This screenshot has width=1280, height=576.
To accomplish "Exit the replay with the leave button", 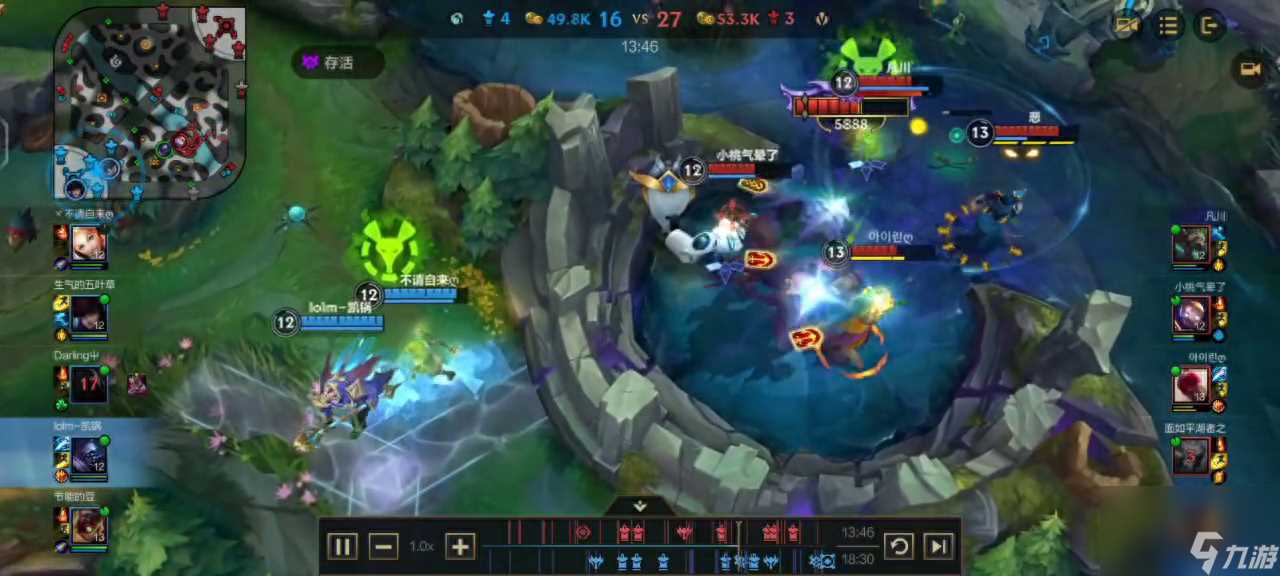I will click(x=1209, y=26).
